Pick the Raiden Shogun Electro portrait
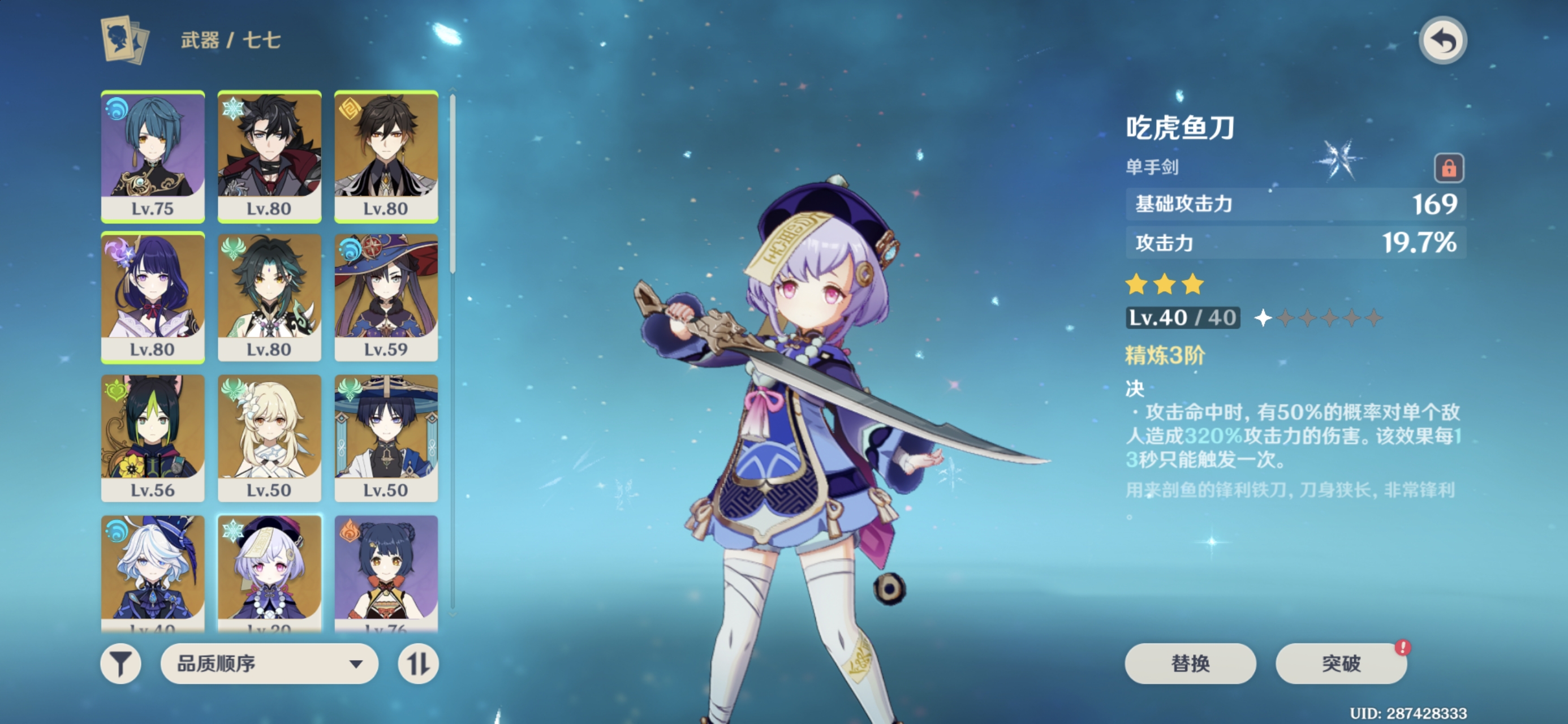1568x724 pixels. 153,298
